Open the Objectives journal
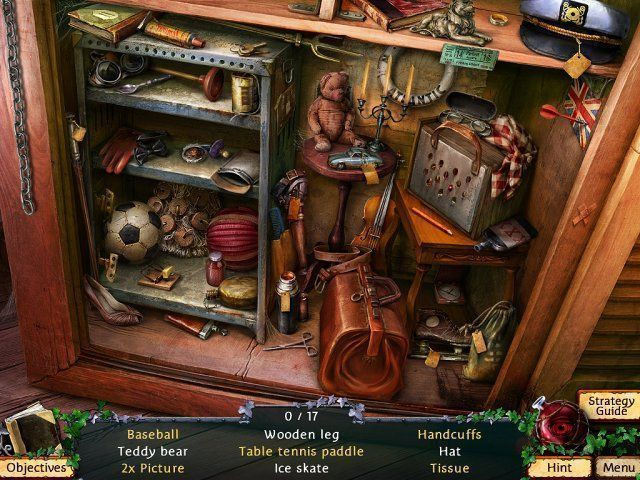 click(x=37, y=467)
